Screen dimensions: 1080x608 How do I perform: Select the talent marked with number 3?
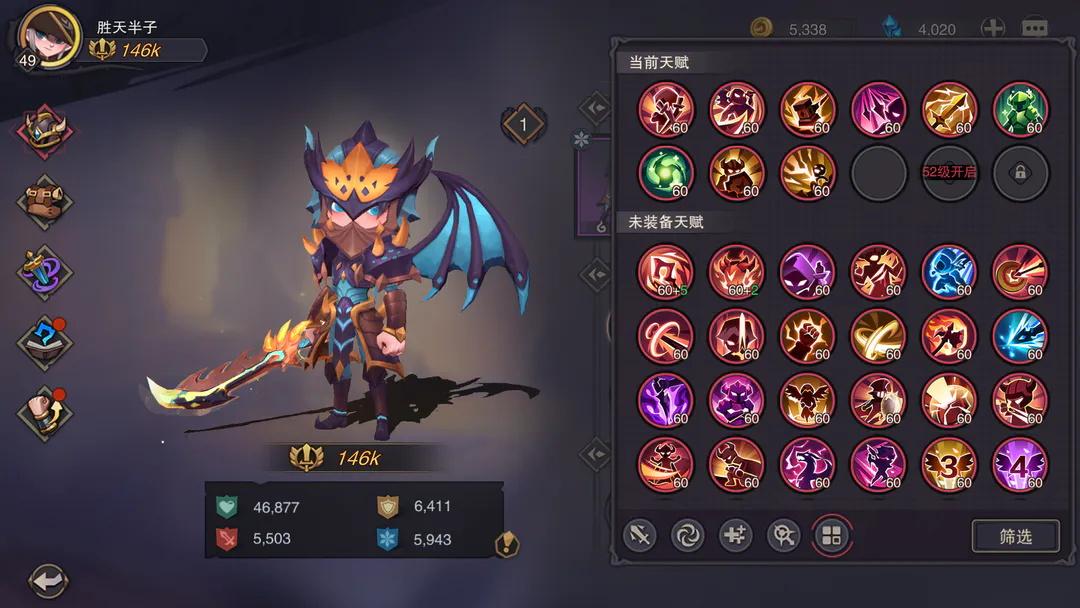[x=949, y=465]
